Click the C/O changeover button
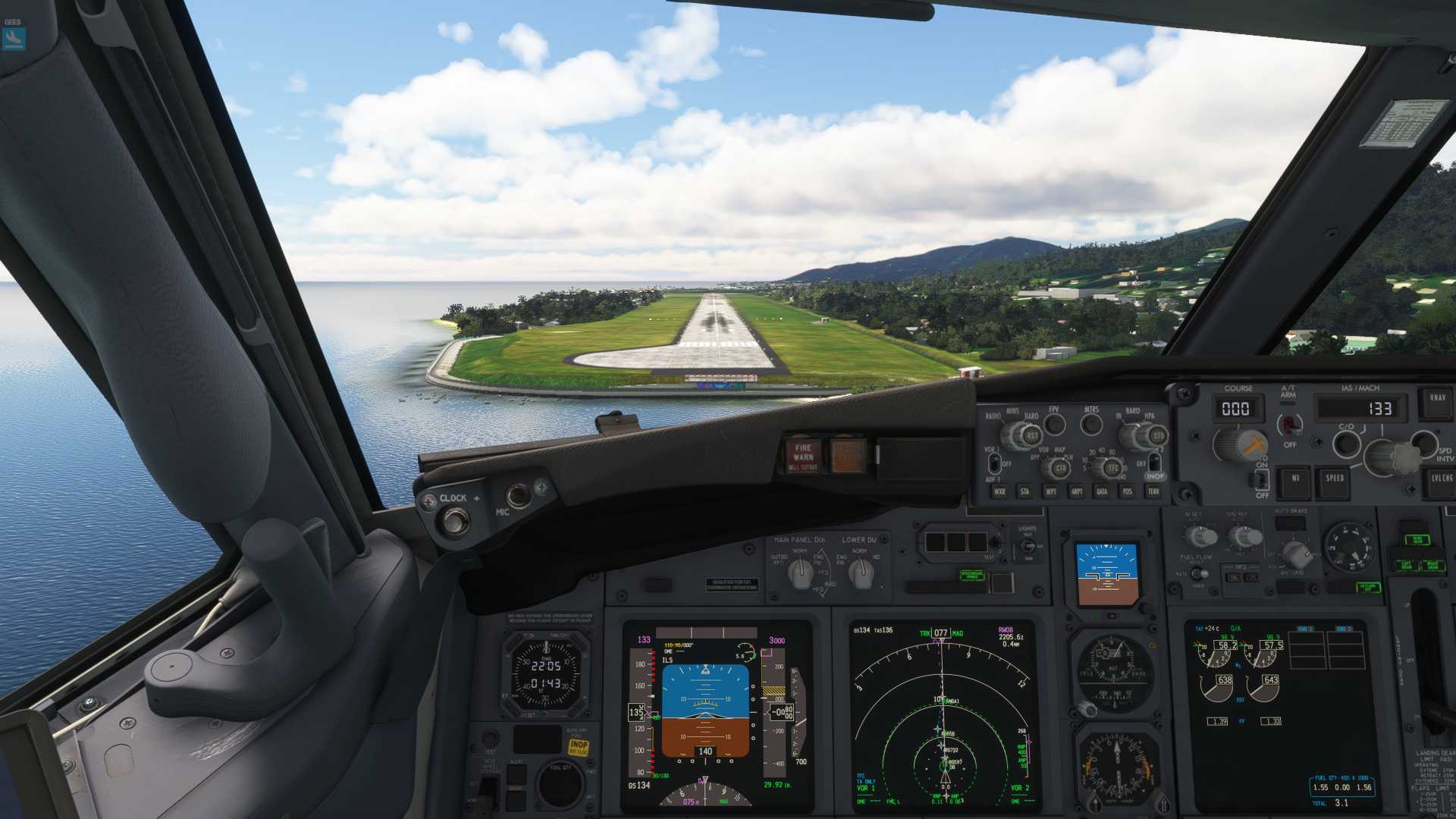This screenshot has height=819, width=1456. pos(1346,443)
